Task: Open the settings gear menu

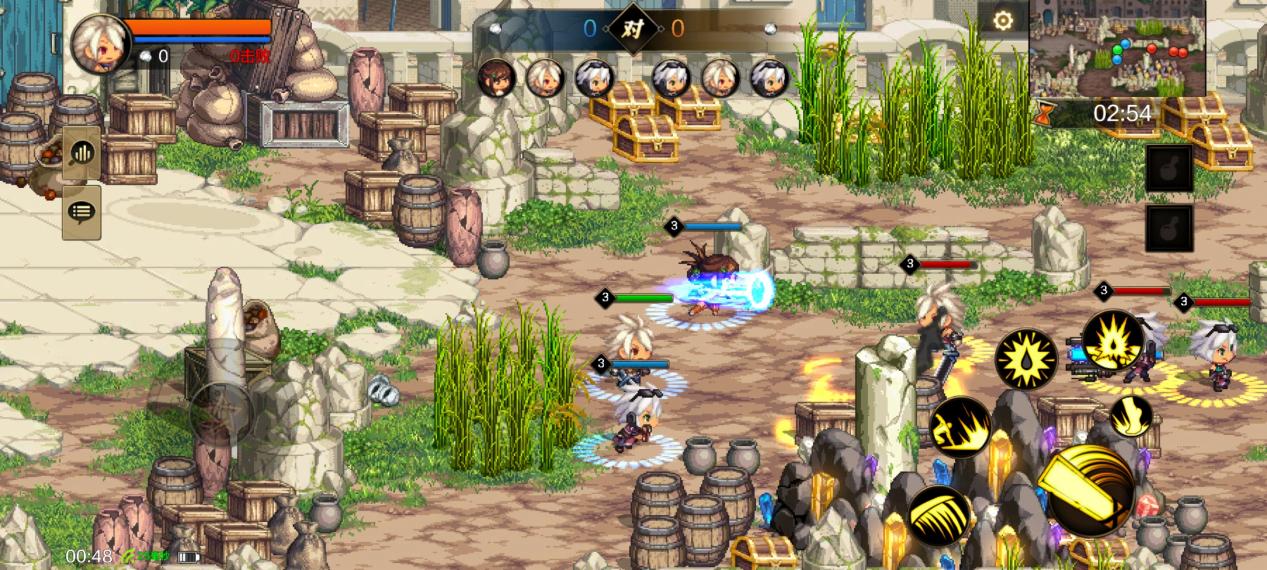Action: point(1002,20)
